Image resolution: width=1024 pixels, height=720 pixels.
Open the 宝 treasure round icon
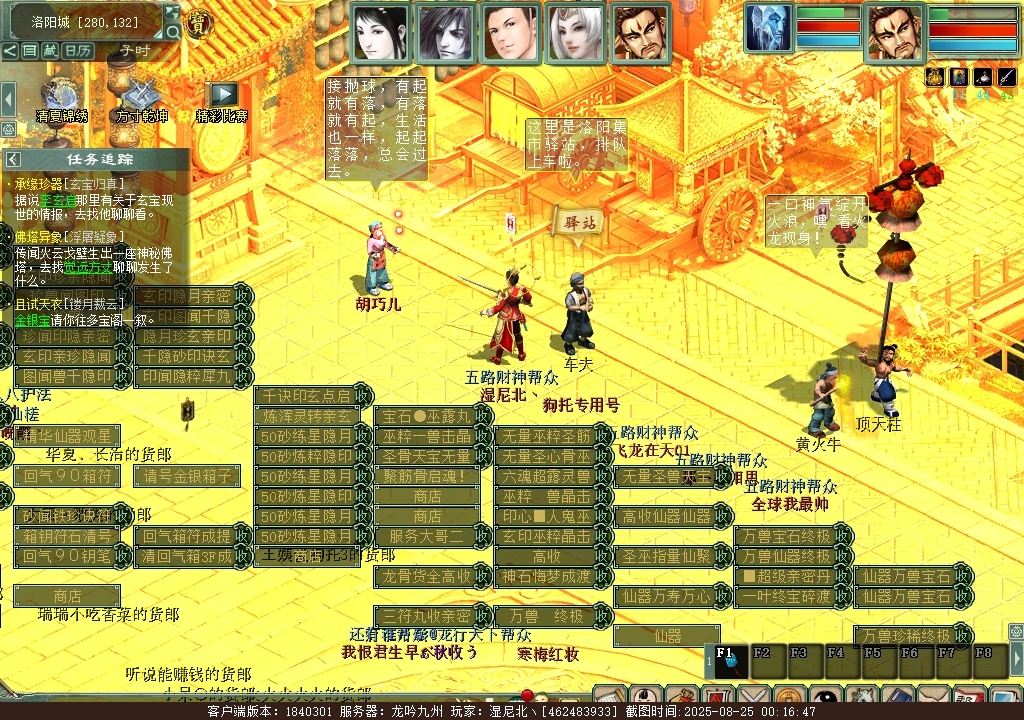pyautogui.click(x=199, y=25)
